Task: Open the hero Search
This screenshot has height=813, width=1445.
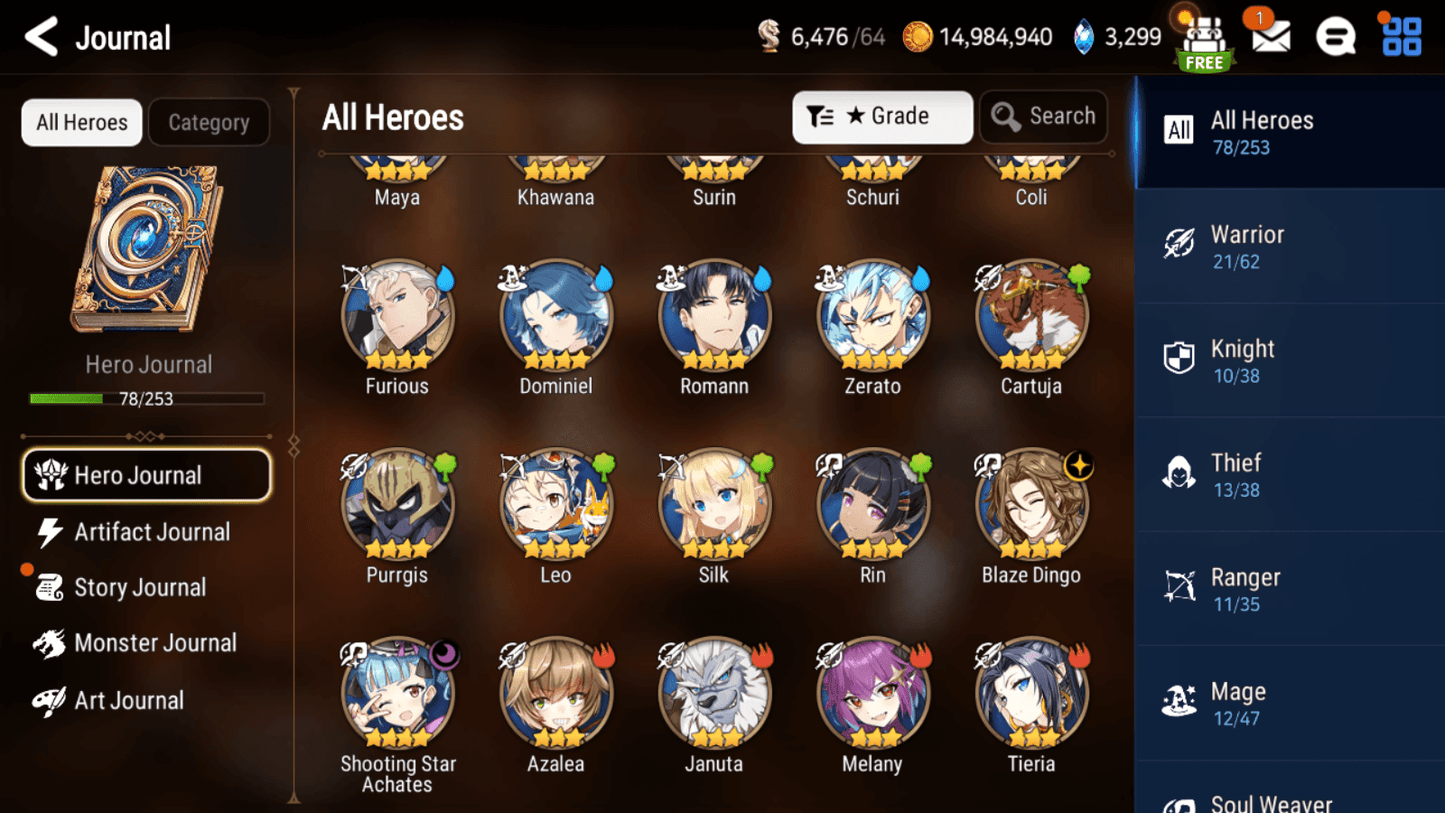Action: pyautogui.click(x=1043, y=116)
